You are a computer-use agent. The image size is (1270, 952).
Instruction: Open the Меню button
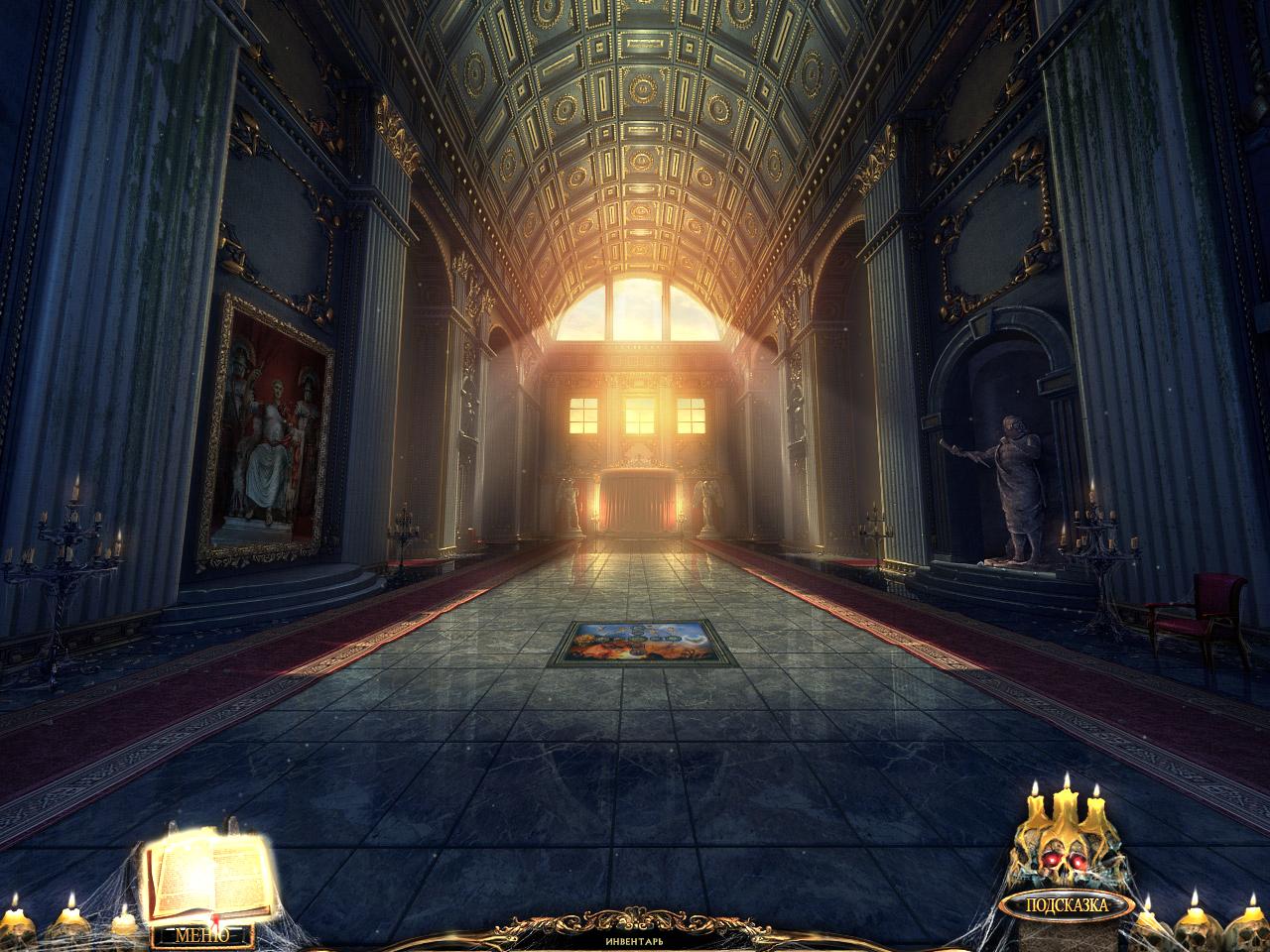(201, 934)
